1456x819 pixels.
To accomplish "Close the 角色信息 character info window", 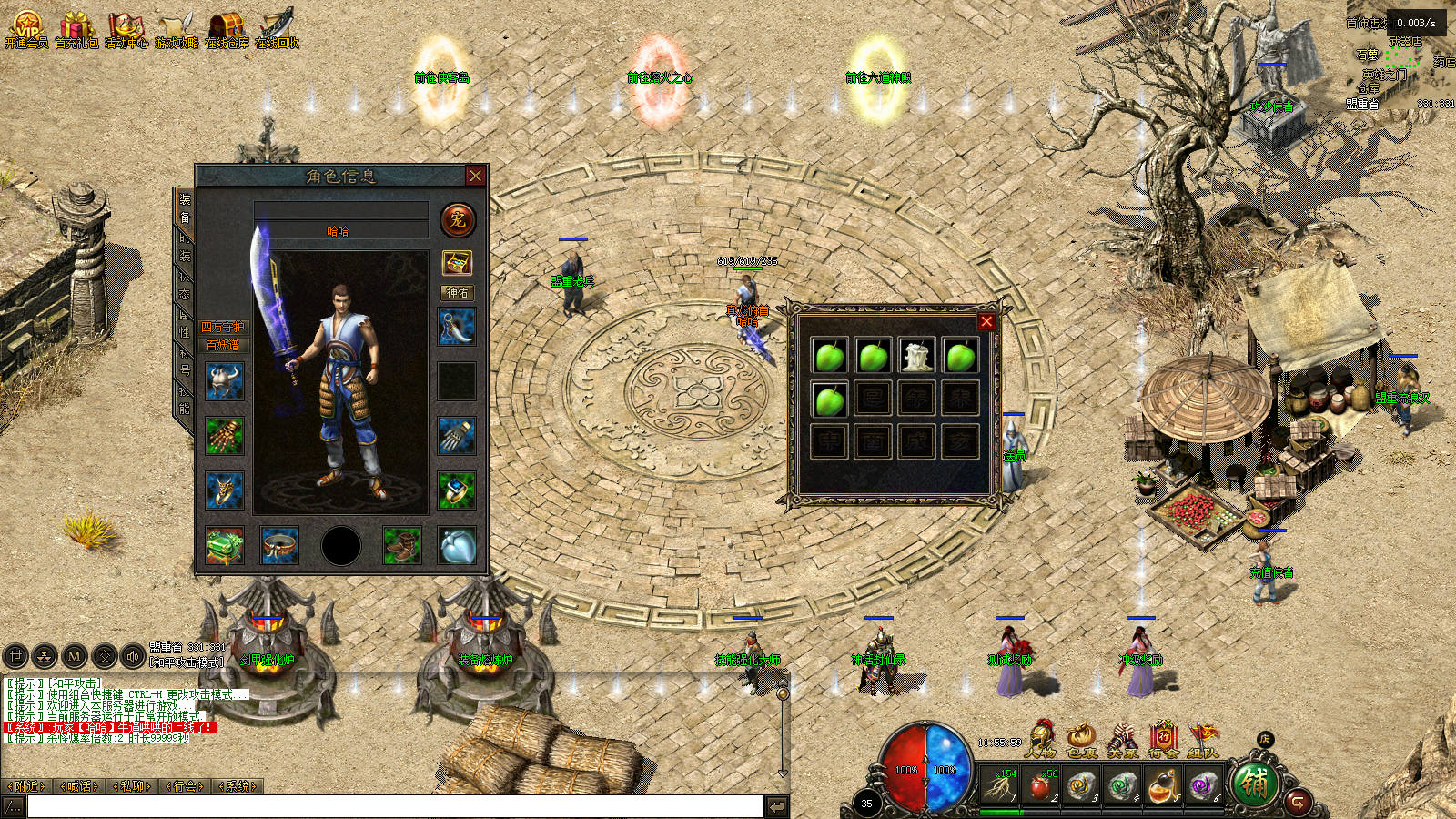I will [475, 176].
